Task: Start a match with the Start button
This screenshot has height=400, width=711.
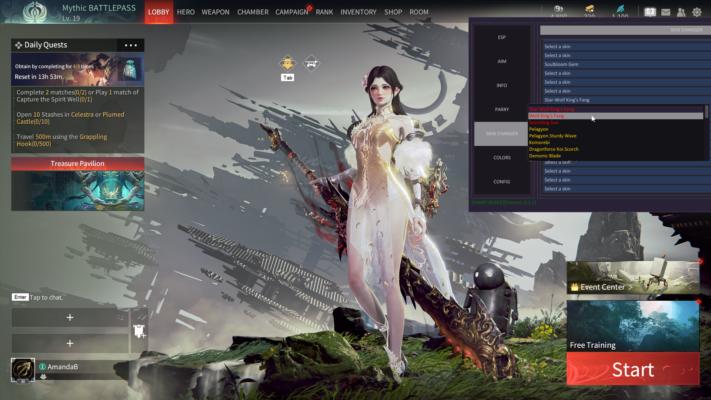Action: [632, 369]
